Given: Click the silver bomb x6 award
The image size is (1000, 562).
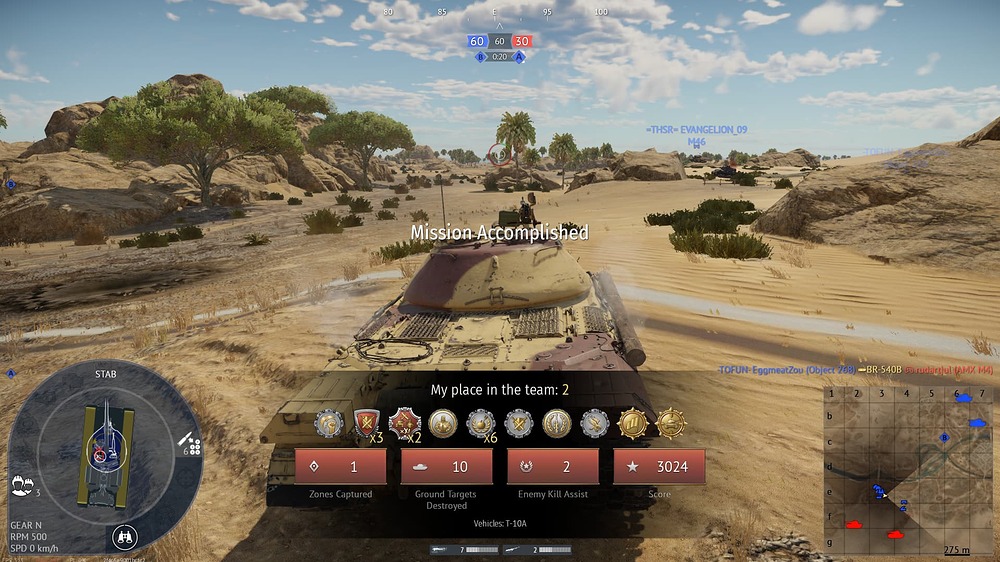Looking at the screenshot, I should pyautogui.click(x=480, y=423).
